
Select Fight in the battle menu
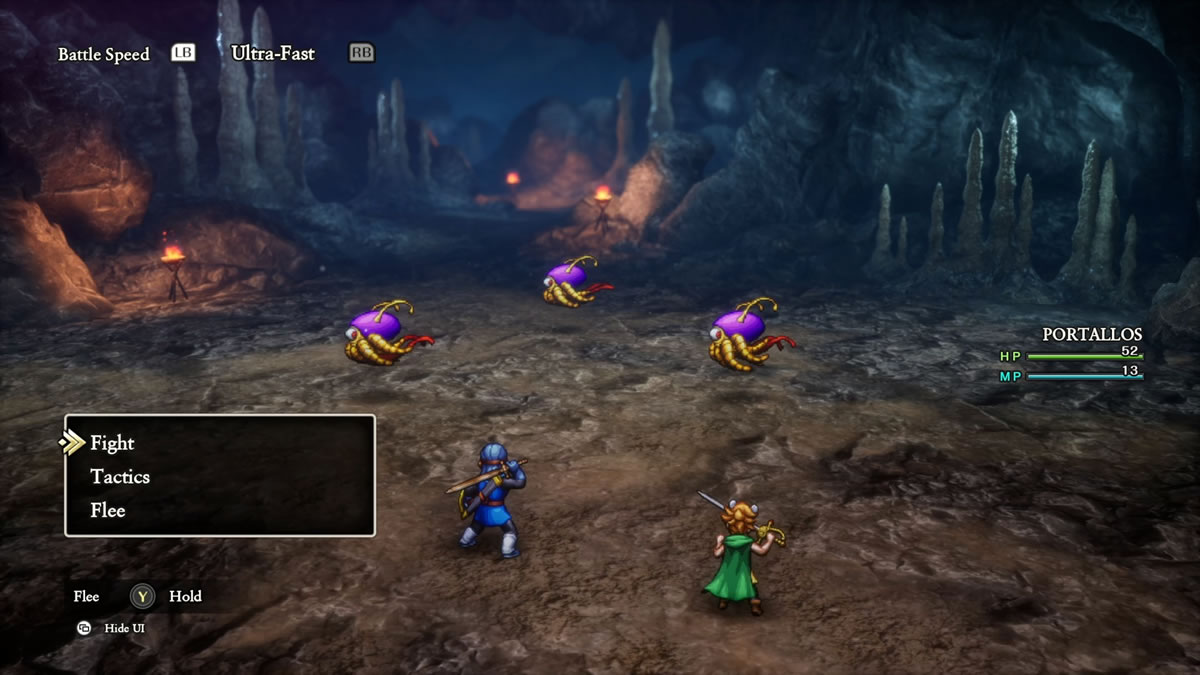[112, 443]
